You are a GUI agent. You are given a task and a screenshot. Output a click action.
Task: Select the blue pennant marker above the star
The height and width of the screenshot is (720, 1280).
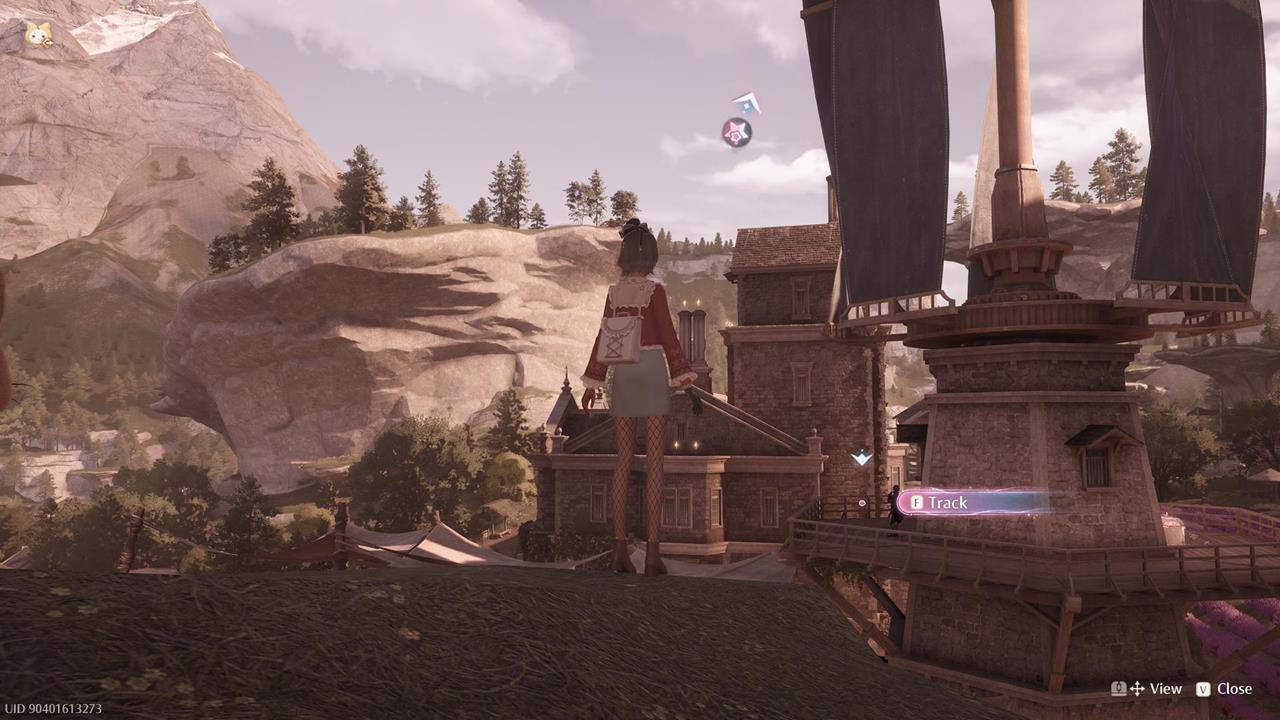coord(747,102)
